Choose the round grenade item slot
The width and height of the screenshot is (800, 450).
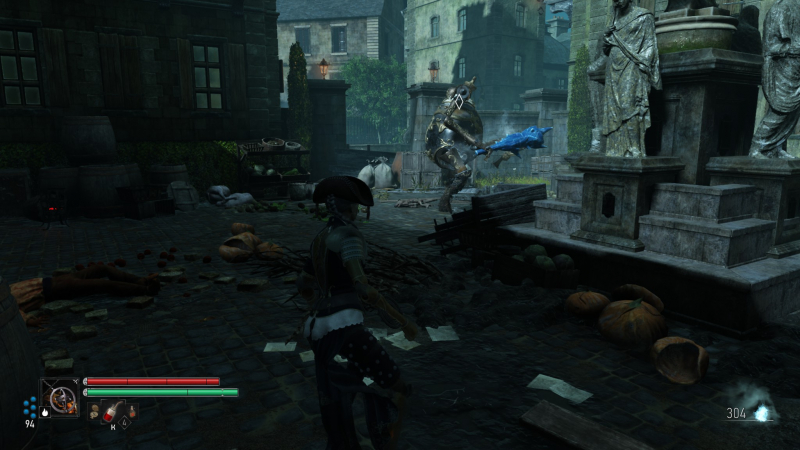coord(95,412)
